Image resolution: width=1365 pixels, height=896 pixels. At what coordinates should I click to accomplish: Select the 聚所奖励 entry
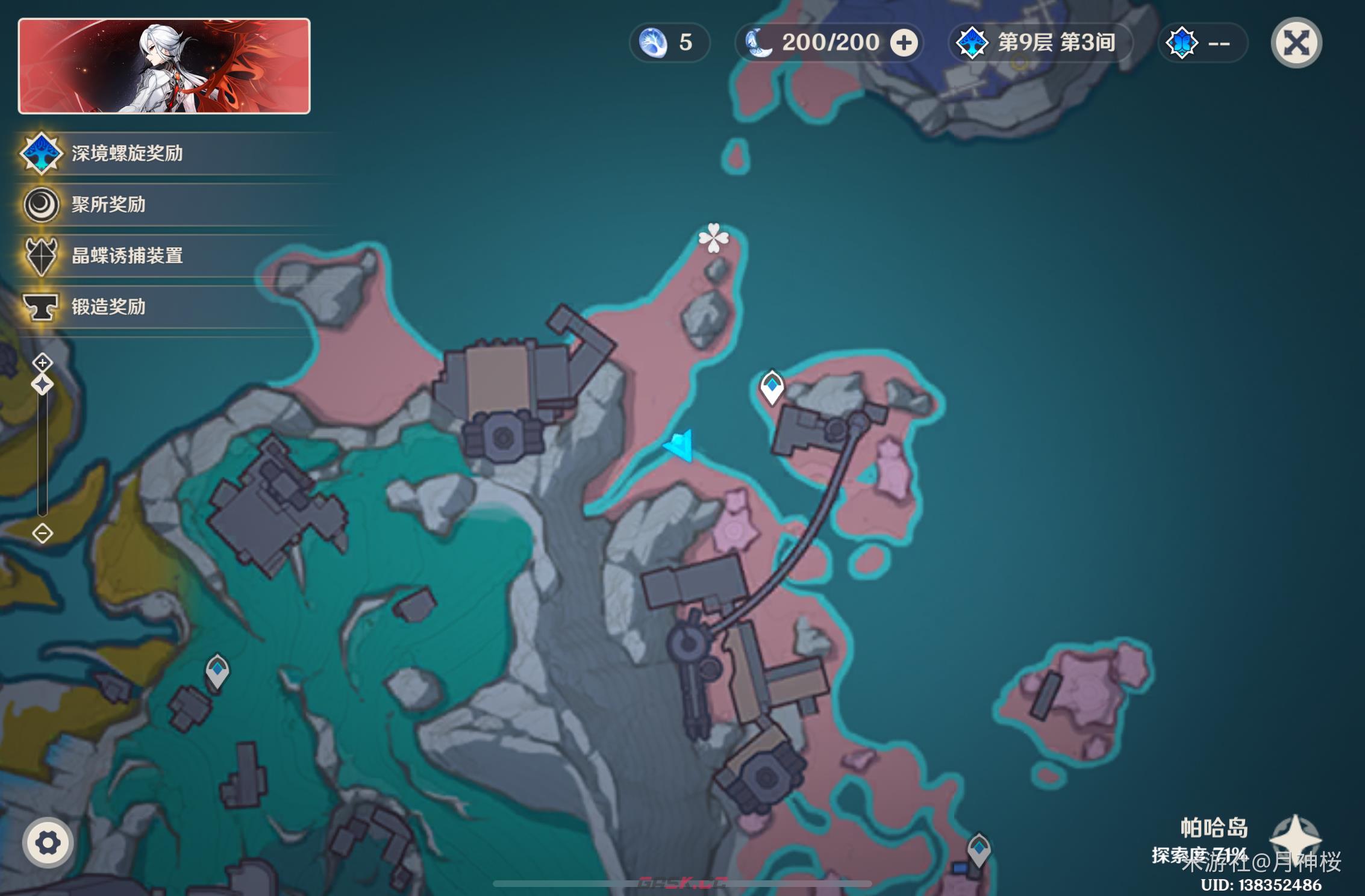(108, 205)
